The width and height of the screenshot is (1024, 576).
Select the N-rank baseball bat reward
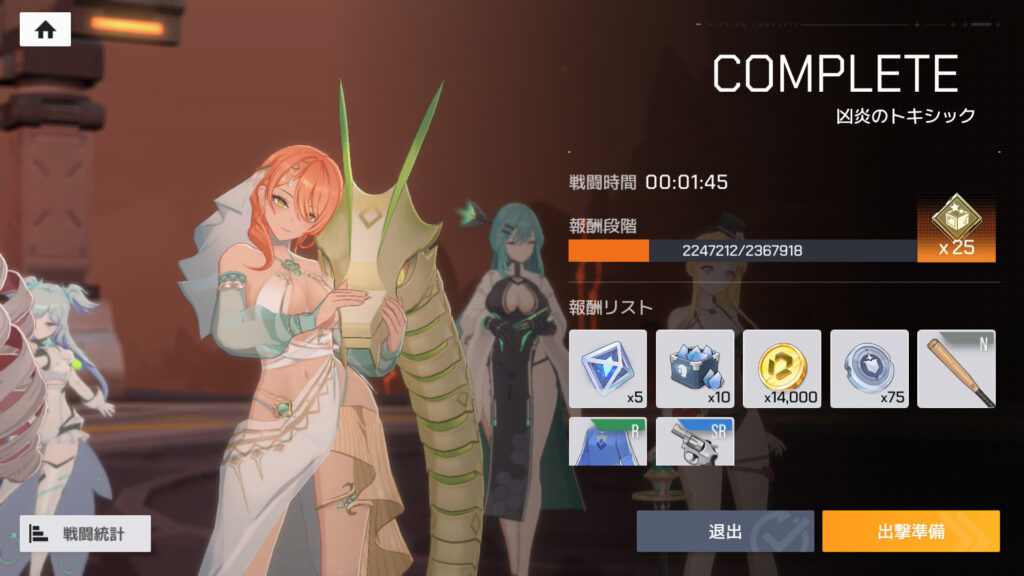(957, 369)
